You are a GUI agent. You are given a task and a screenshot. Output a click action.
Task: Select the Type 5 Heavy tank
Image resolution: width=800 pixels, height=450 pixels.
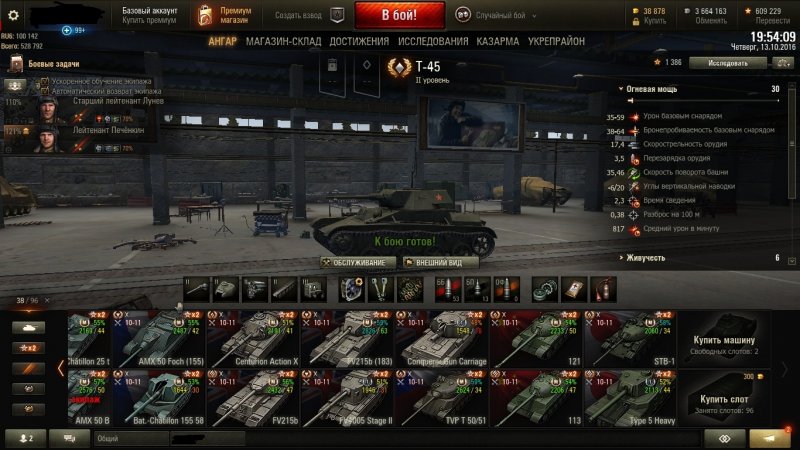coord(635,398)
